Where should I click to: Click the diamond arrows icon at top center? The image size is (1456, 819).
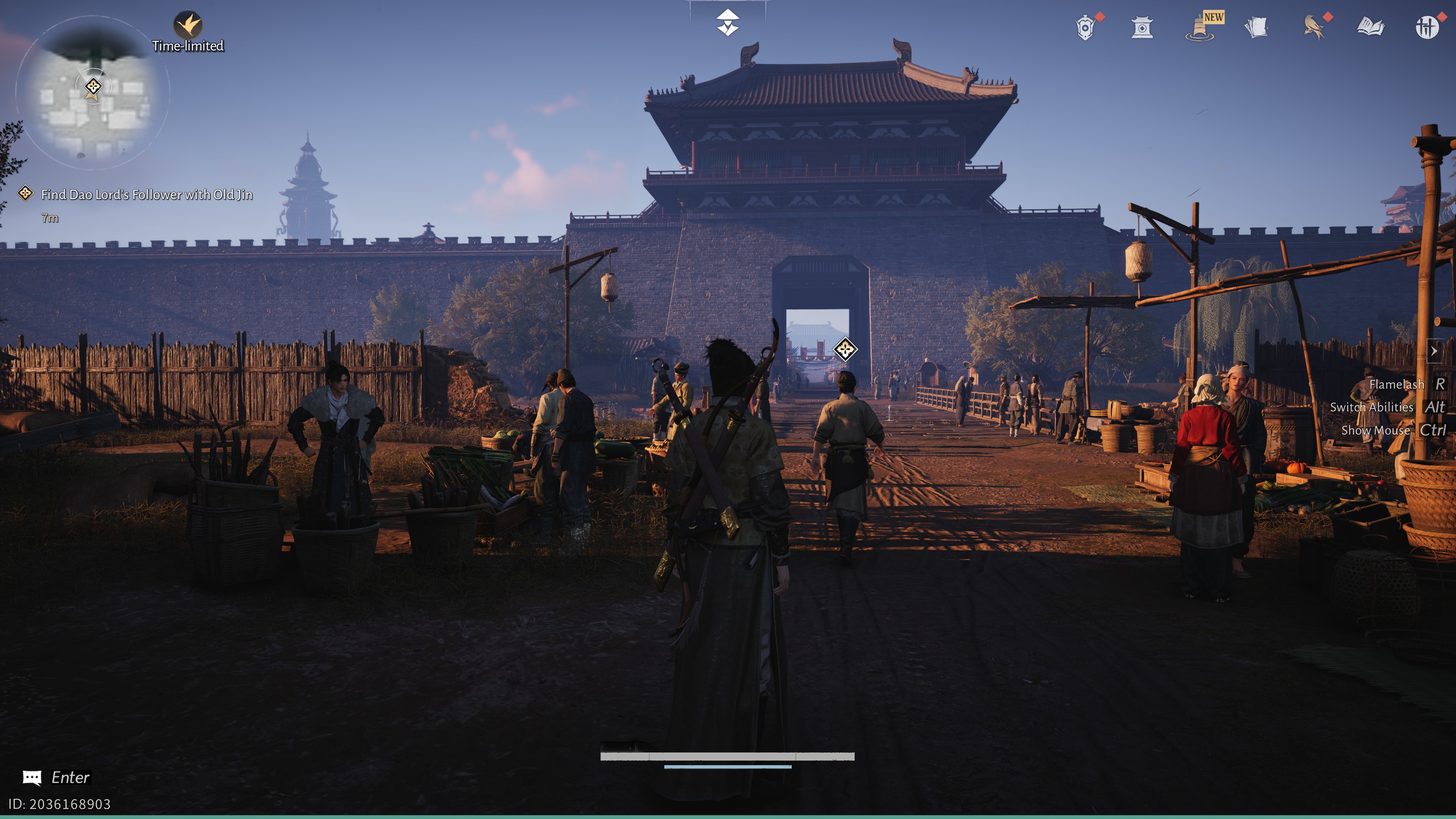[x=728, y=23]
